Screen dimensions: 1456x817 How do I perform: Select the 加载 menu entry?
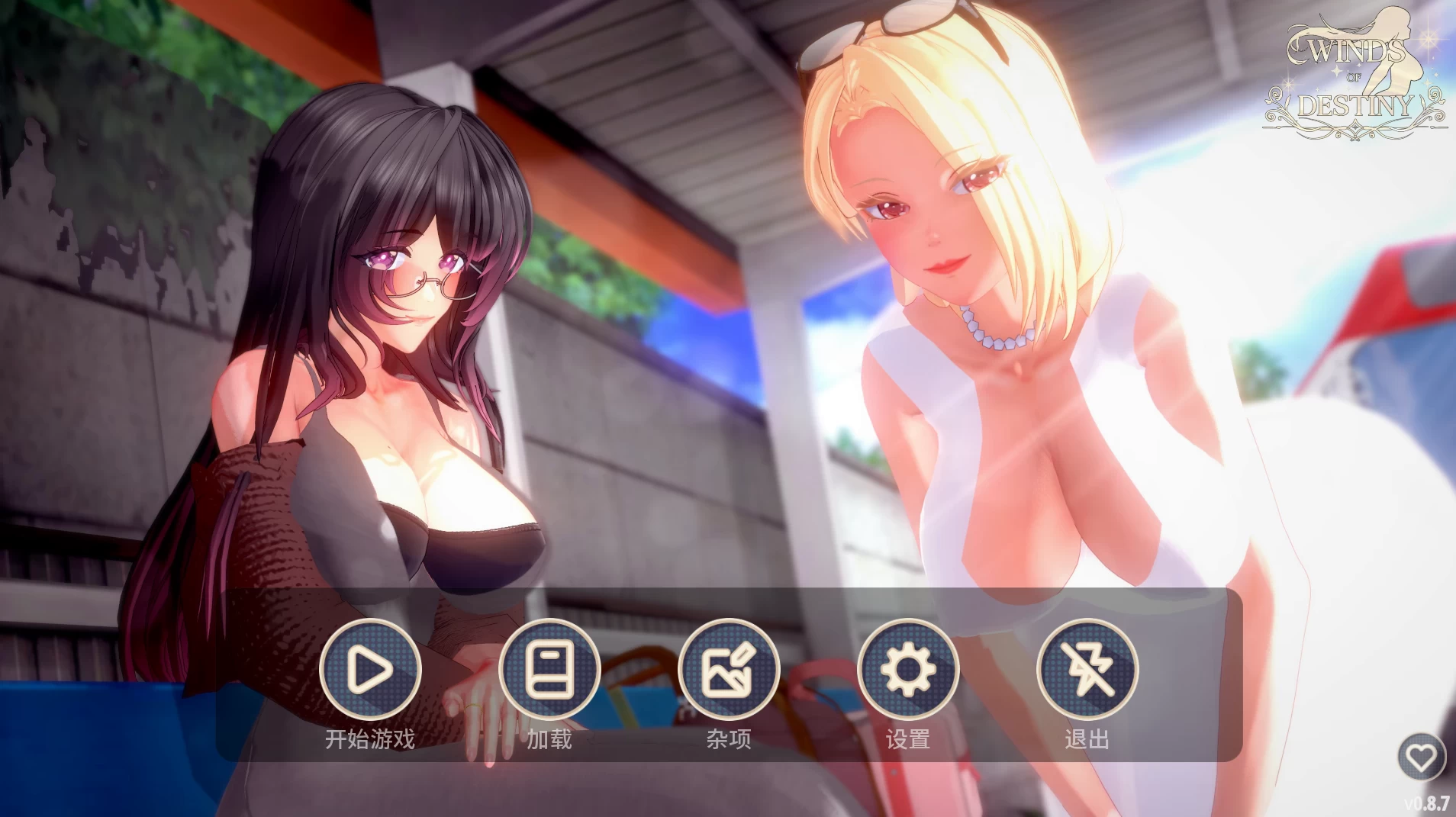click(550, 739)
